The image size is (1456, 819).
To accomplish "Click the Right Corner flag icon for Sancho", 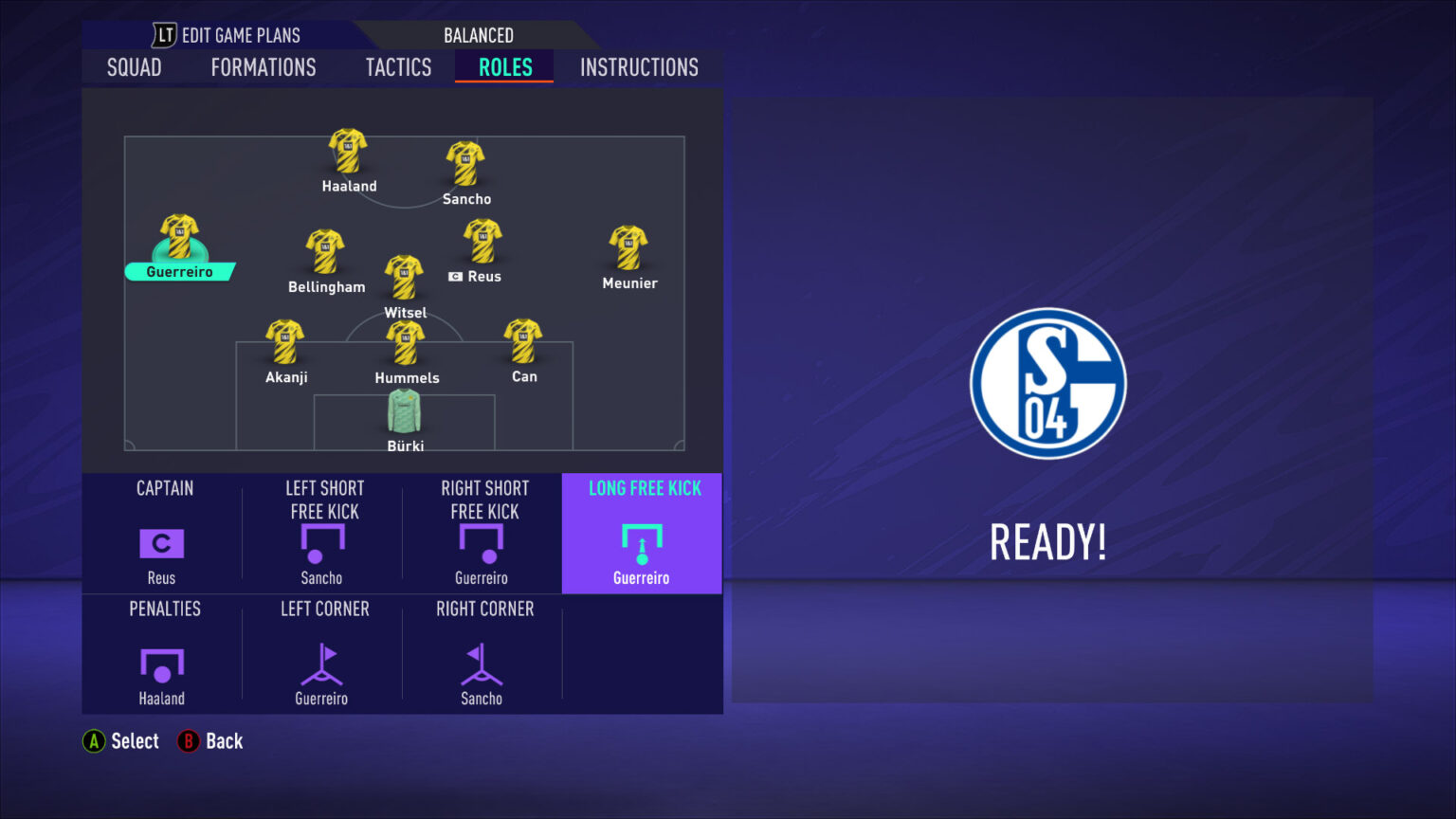I will [482, 667].
